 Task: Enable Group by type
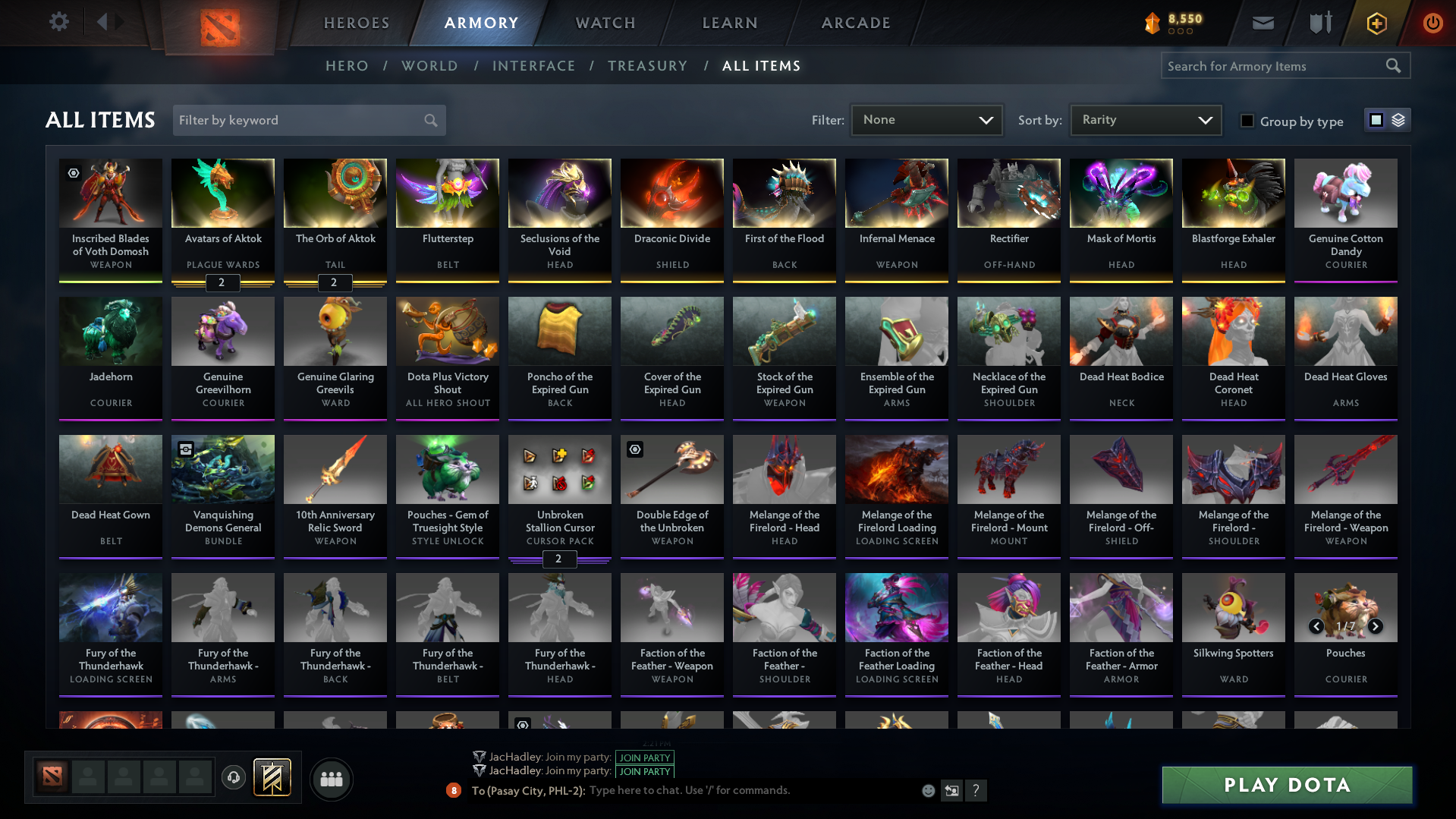1247,120
